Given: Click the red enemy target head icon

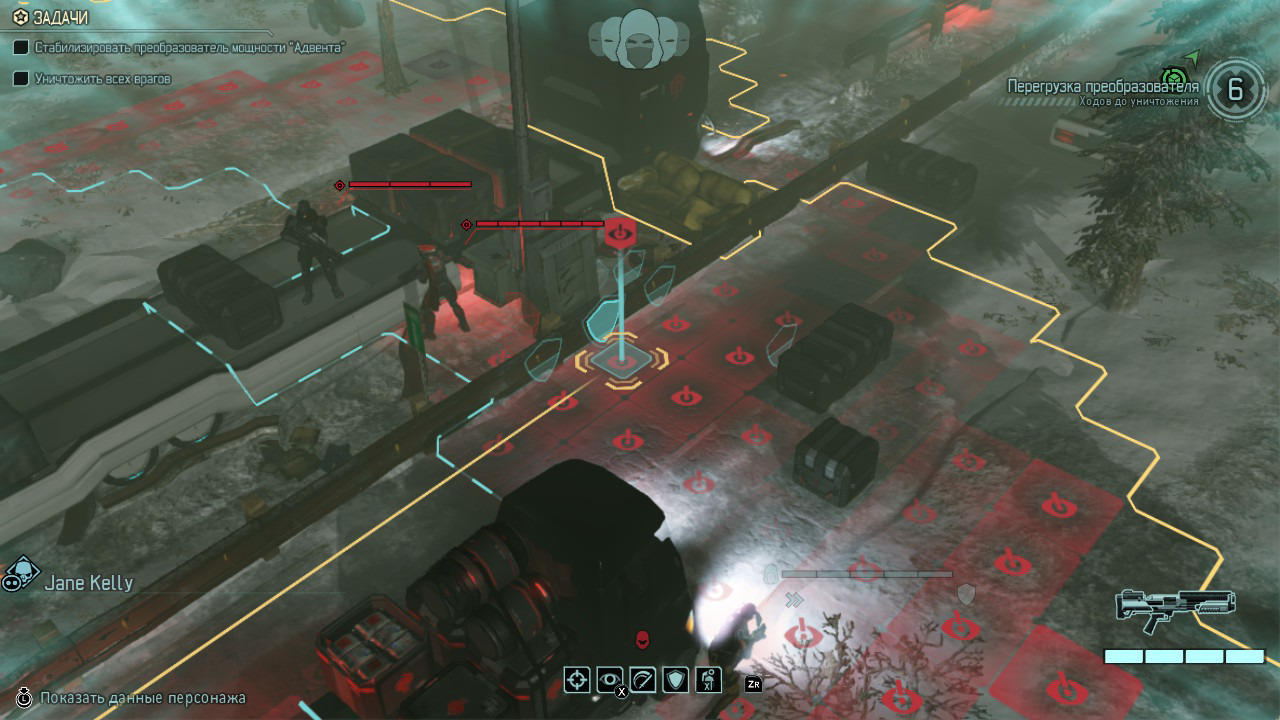Looking at the screenshot, I should pos(644,638).
